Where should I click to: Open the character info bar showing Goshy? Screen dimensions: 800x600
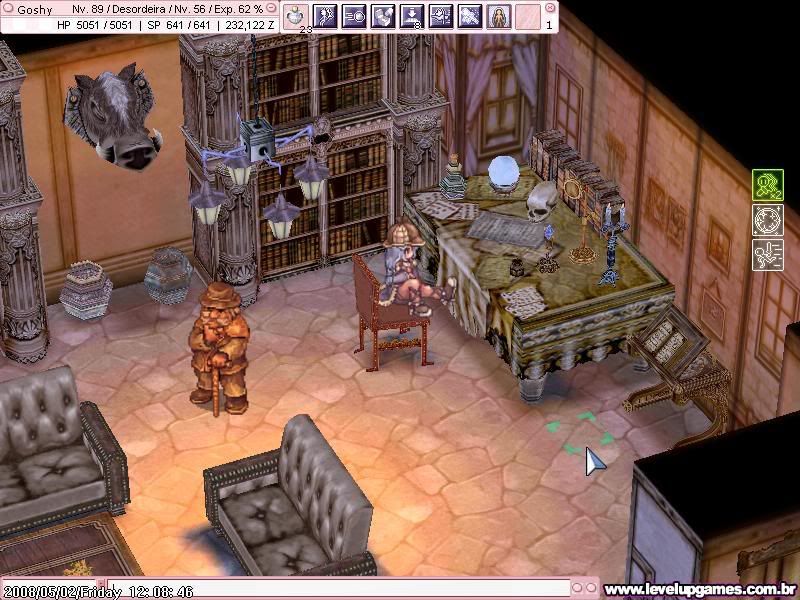(x=140, y=17)
